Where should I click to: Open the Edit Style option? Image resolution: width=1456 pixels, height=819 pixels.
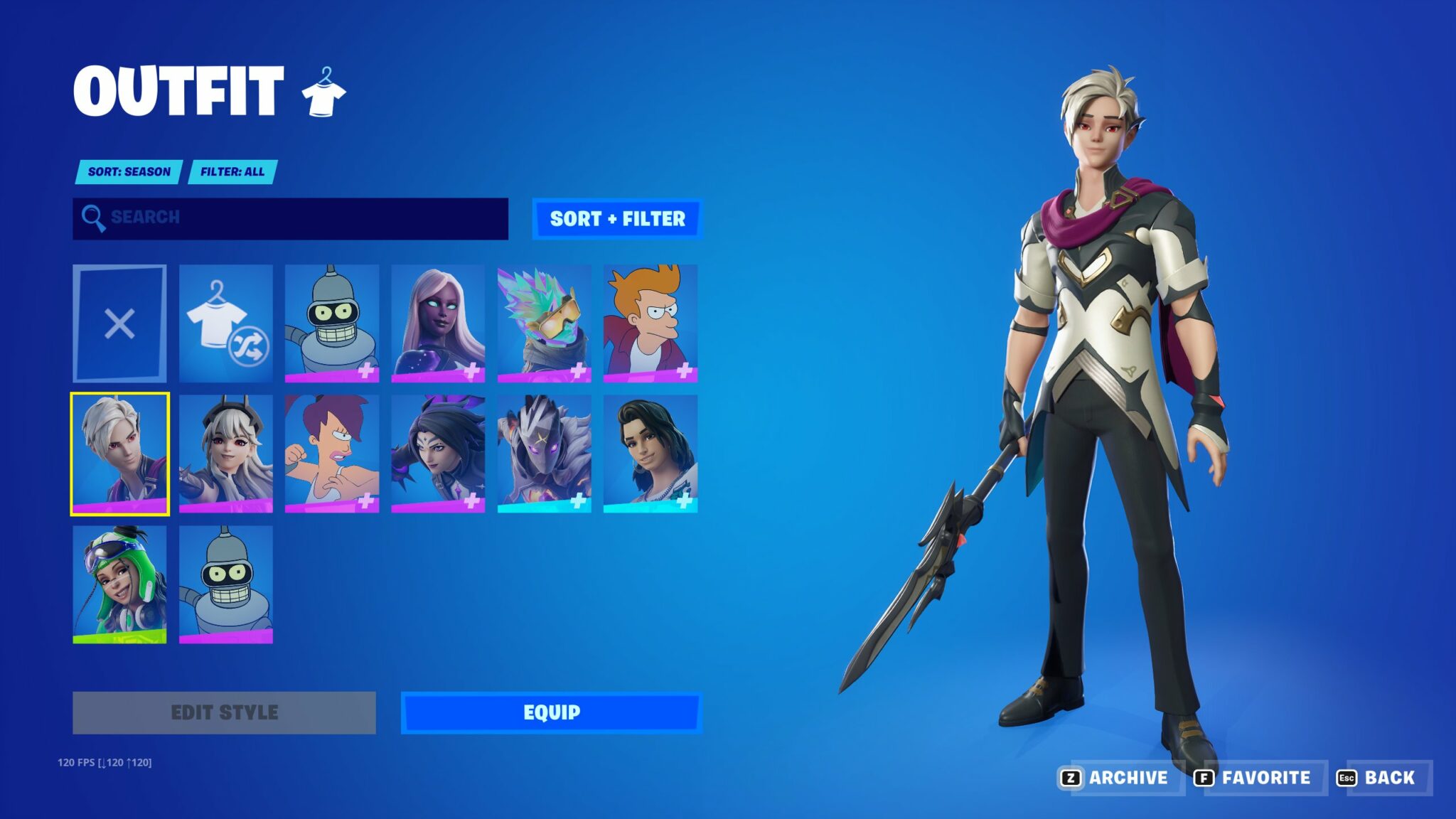[224, 712]
